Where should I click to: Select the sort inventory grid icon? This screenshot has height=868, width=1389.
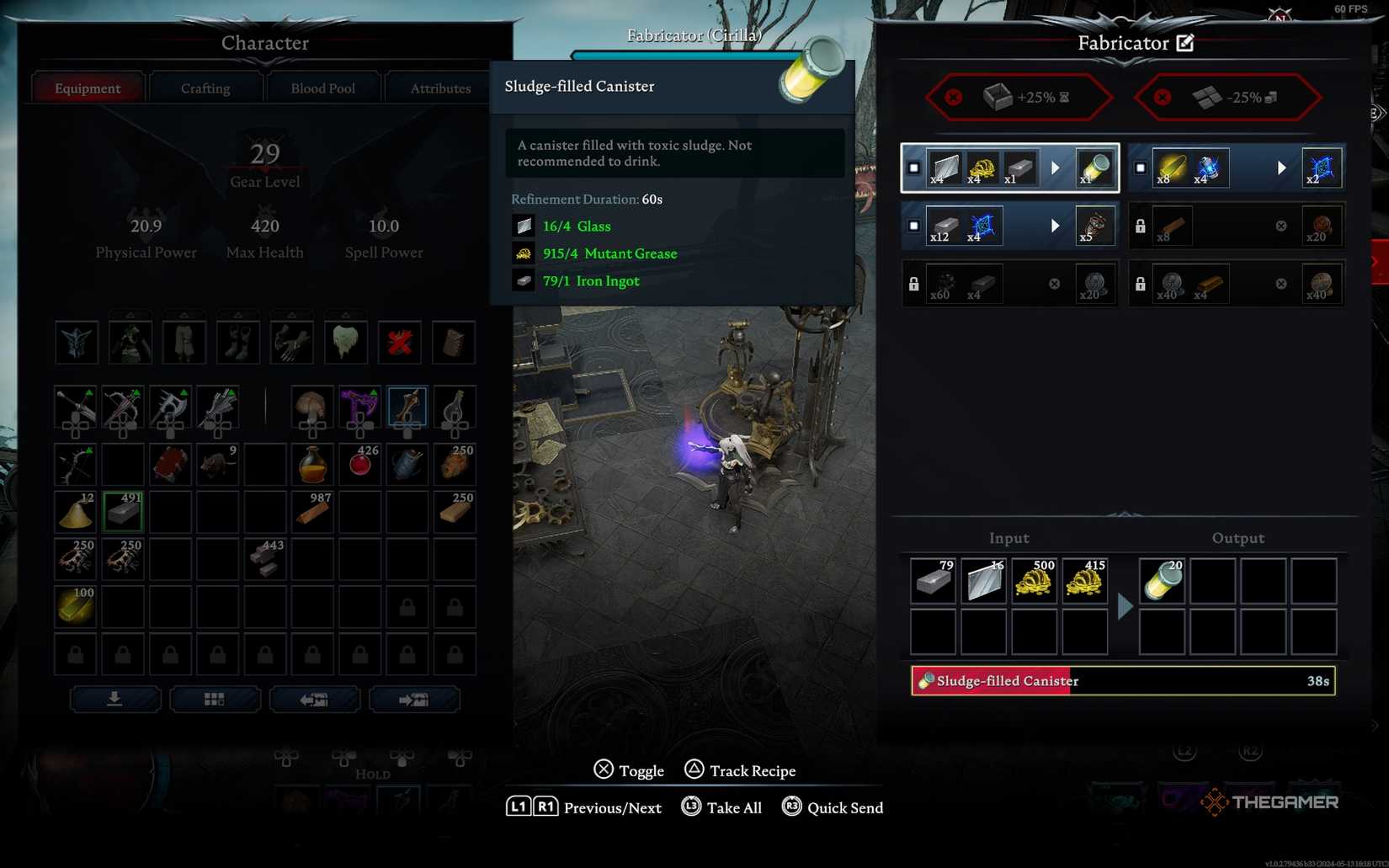(x=216, y=699)
